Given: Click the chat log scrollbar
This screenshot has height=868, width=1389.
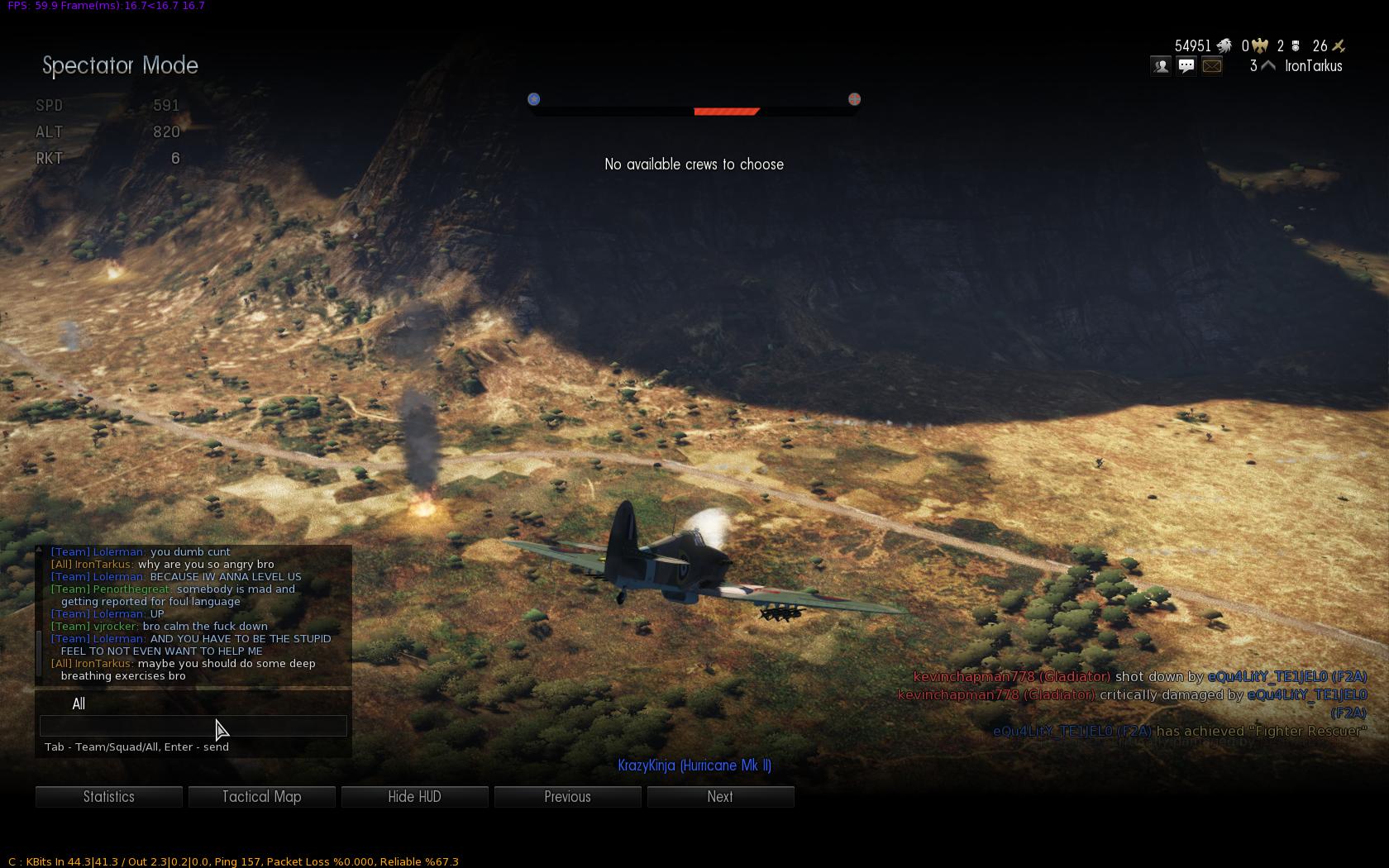Looking at the screenshot, I should point(38,653).
